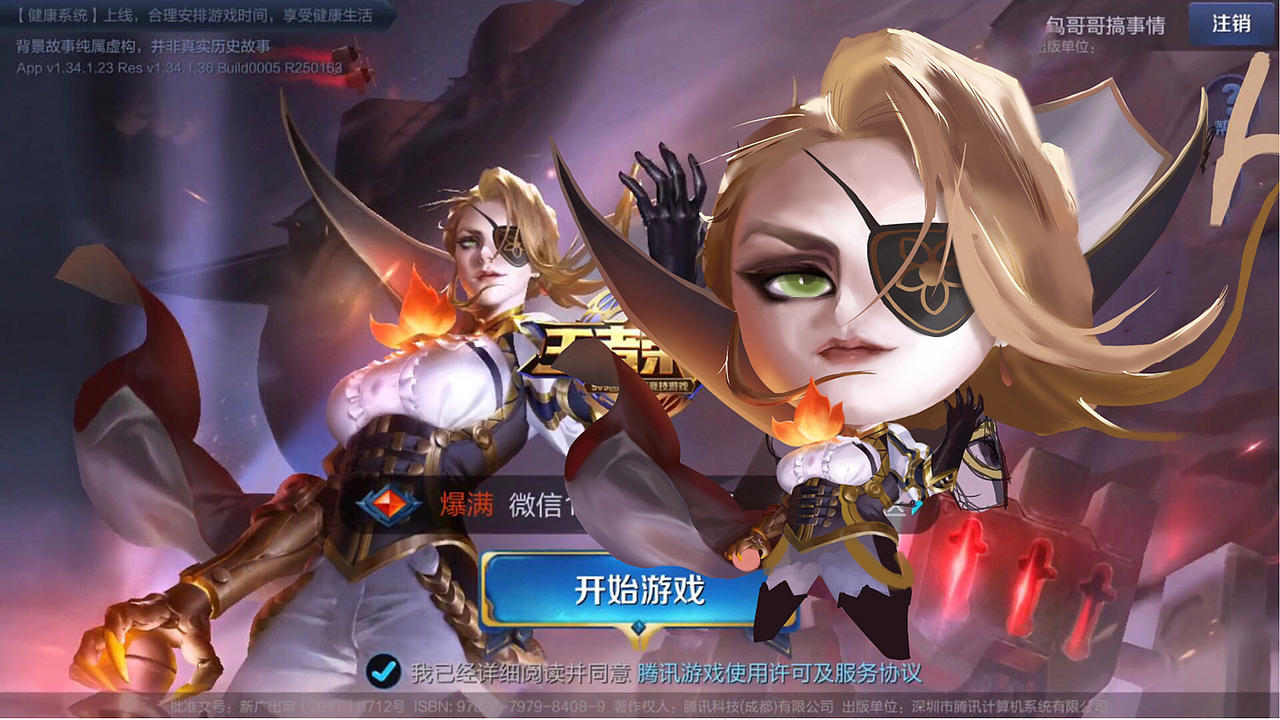The width and height of the screenshot is (1280, 720).
Task: Click the 注销 logout button
Action: pos(1231,23)
